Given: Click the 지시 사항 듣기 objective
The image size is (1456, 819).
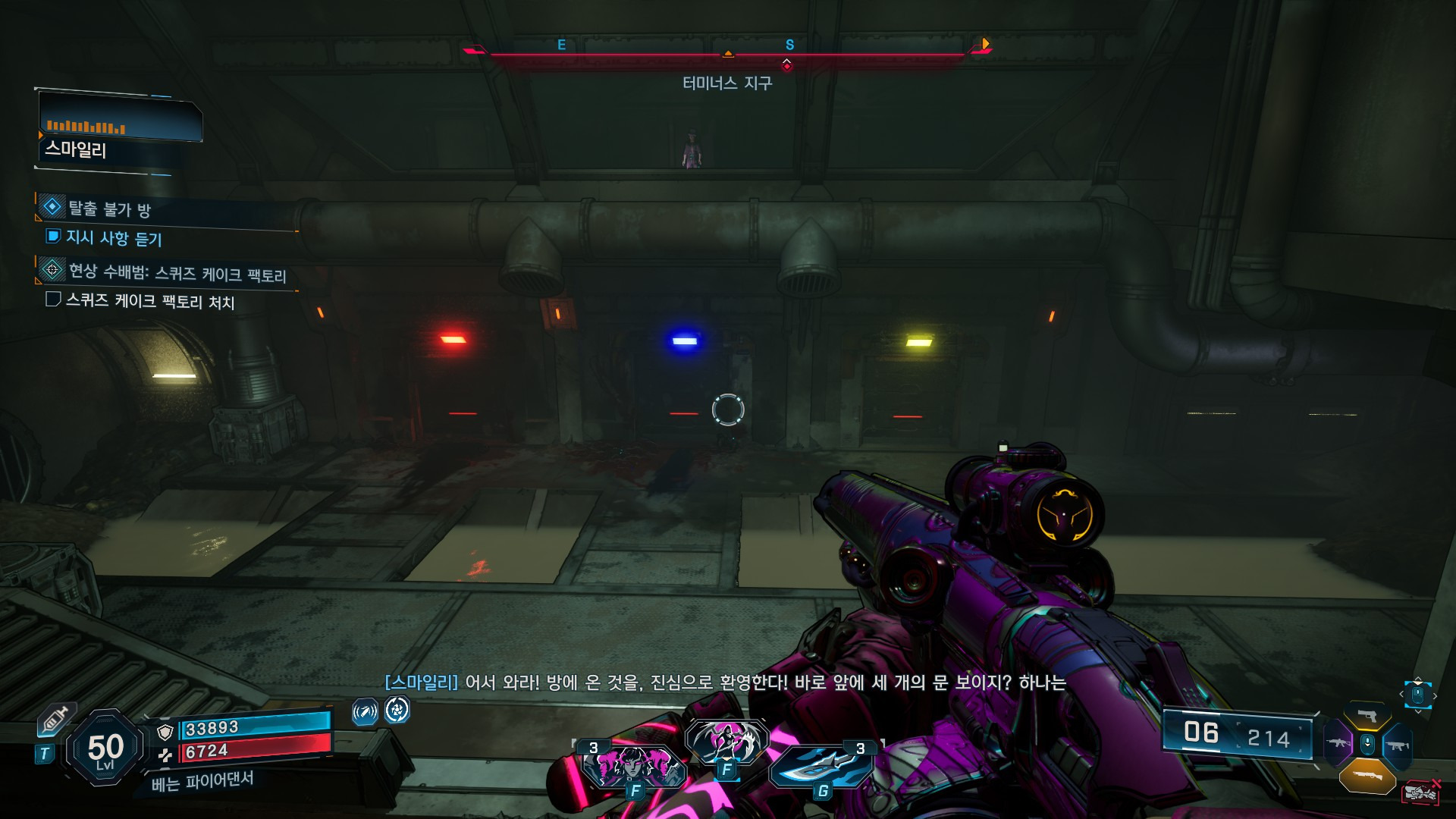Looking at the screenshot, I should (x=114, y=238).
